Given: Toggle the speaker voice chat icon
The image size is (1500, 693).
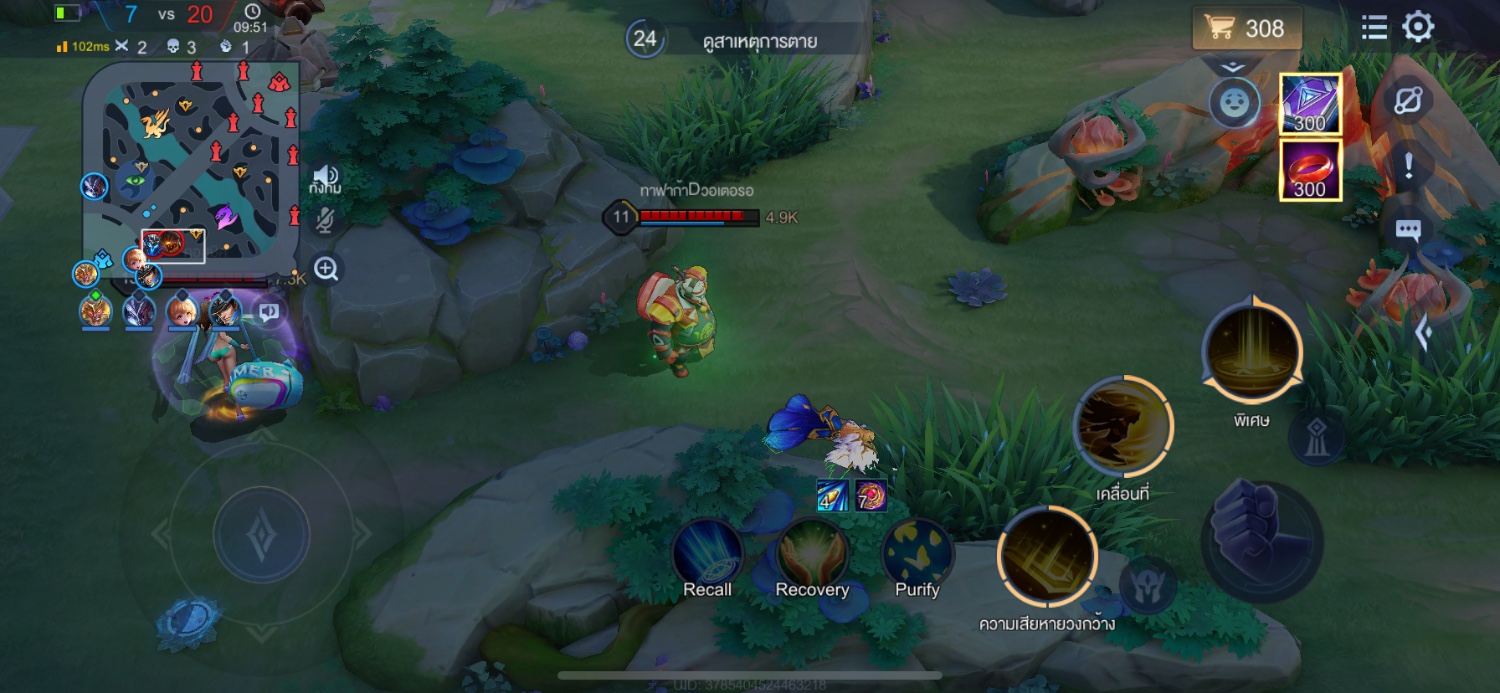Looking at the screenshot, I should [325, 177].
